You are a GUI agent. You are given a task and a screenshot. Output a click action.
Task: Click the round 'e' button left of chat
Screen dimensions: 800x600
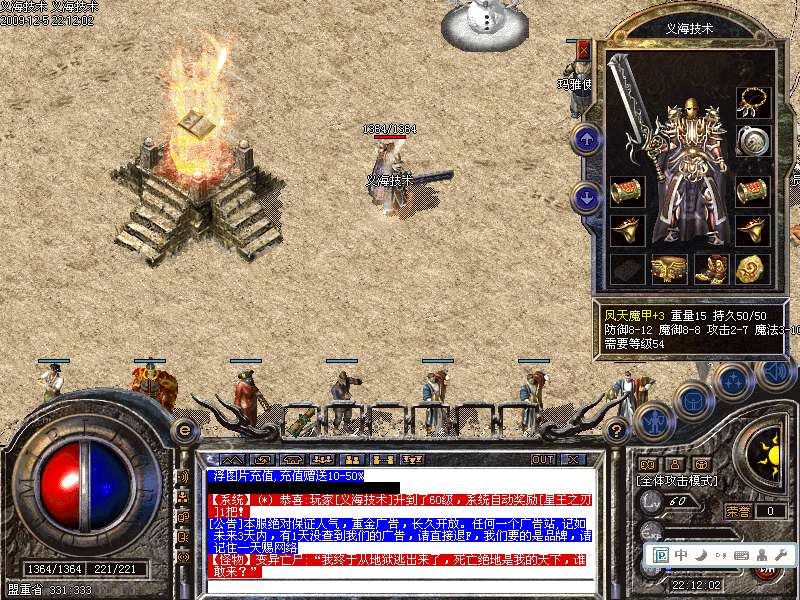pos(184,430)
